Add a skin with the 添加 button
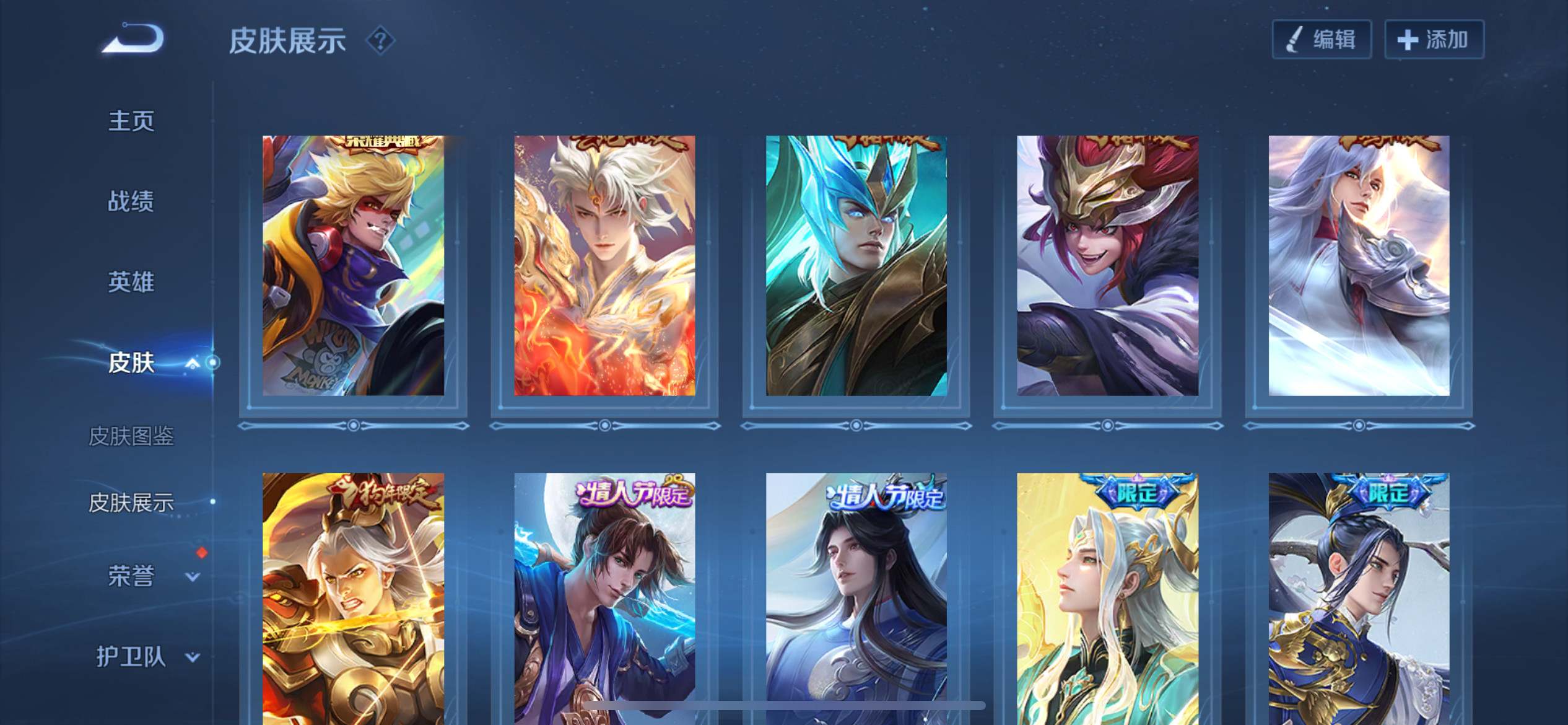Viewport: 1568px width, 725px height. 1434,40
